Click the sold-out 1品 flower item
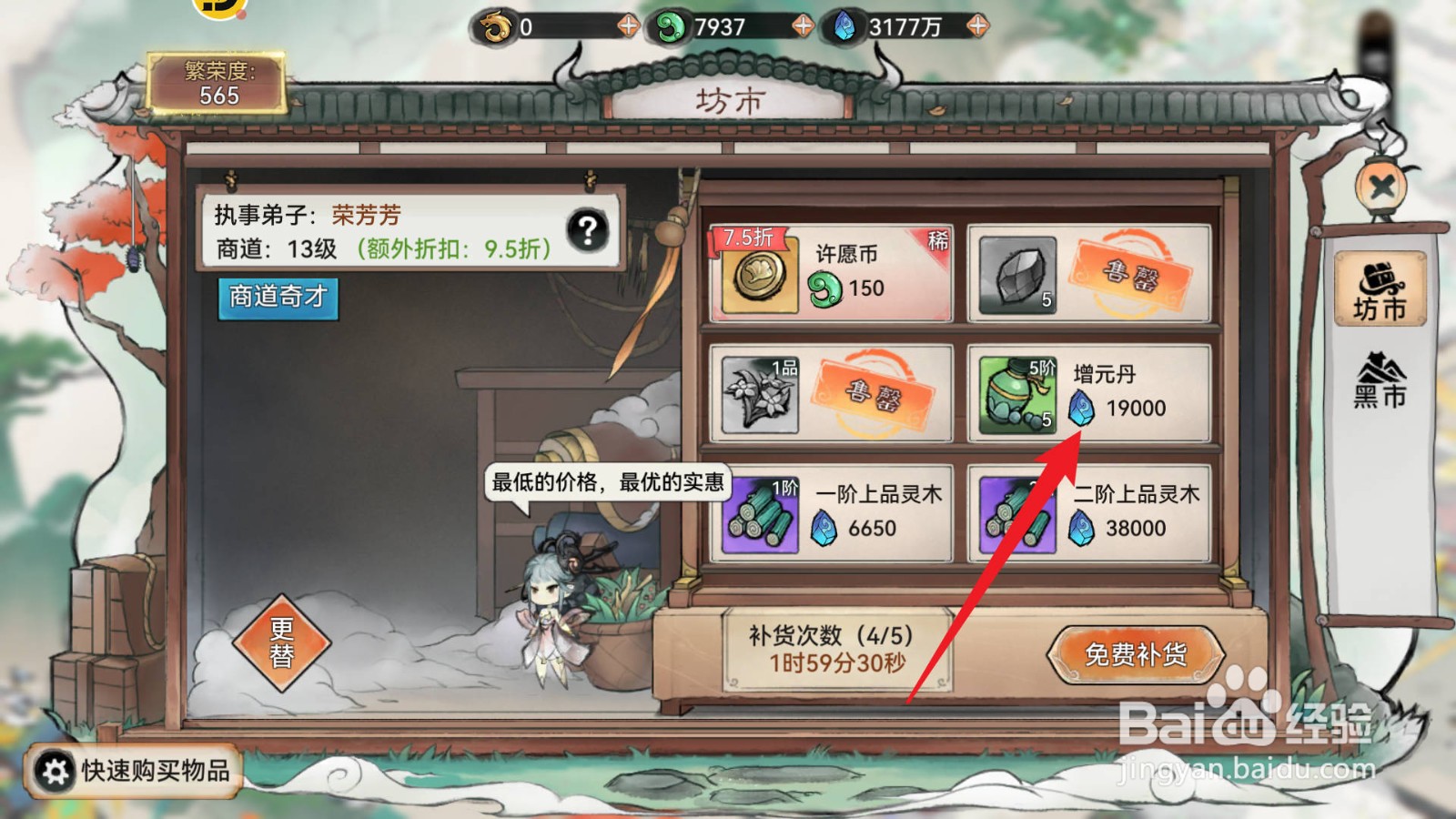The height and width of the screenshot is (819, 1456). [x=828, y=393]
